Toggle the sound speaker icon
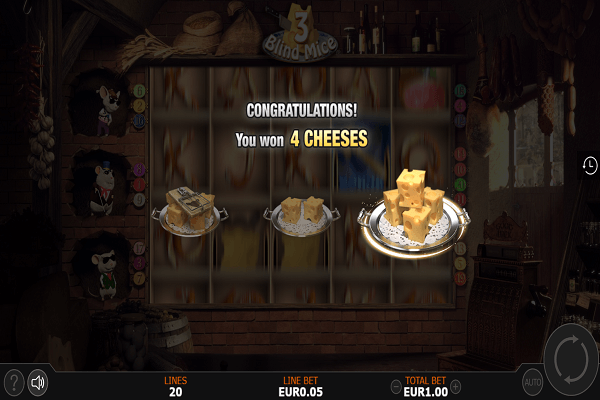The image size is (600, 400). [39, 381]
